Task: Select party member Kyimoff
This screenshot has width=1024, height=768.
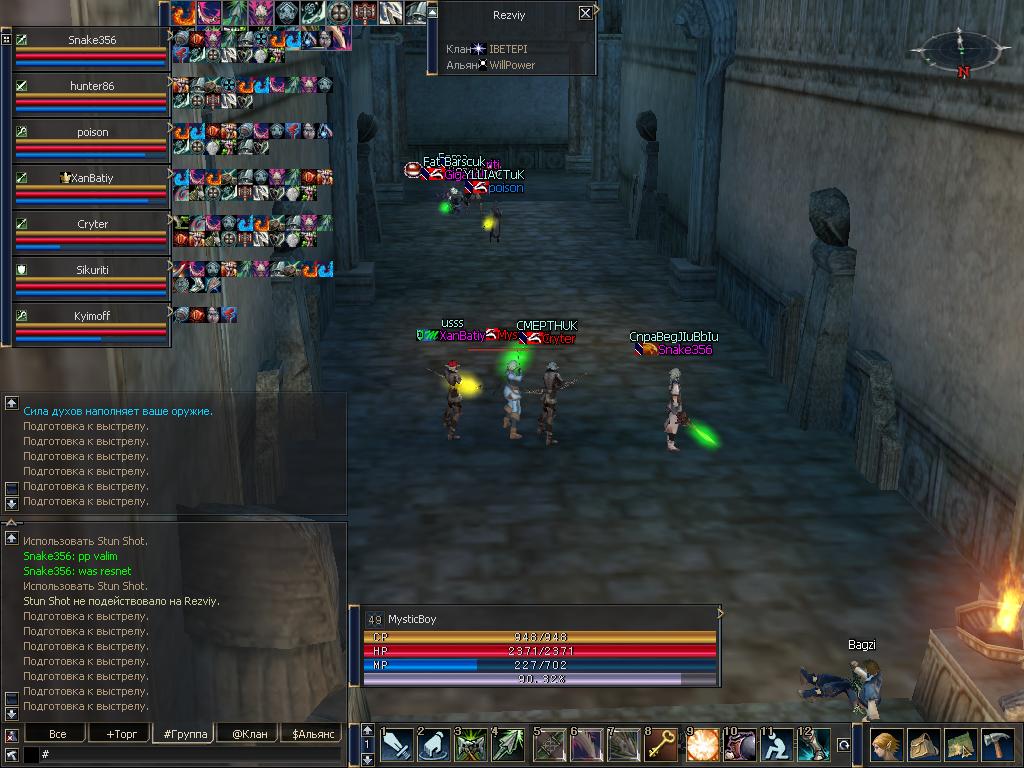Action: pyautogui.click(x=92, y=316)
